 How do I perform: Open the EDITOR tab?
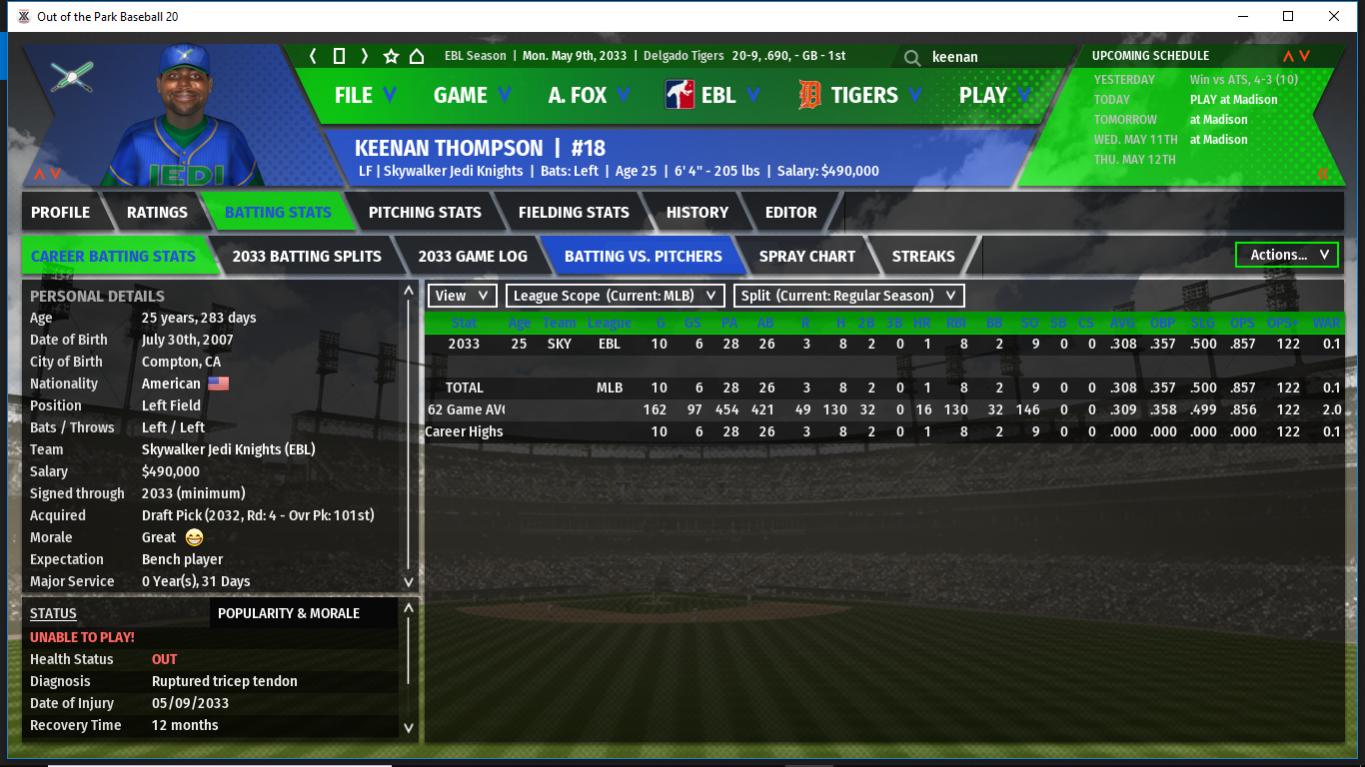[x=790, y=212]
